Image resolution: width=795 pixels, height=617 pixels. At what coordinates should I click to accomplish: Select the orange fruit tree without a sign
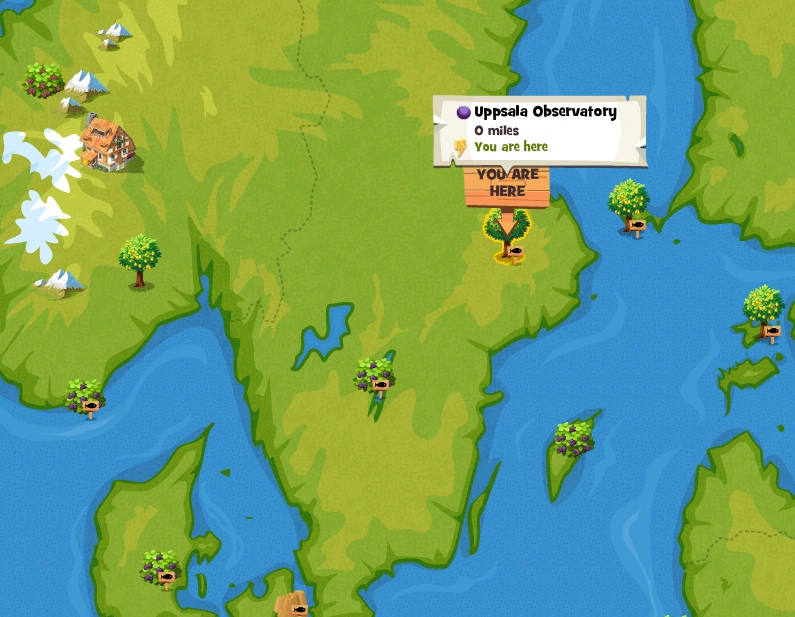click(x=139, y=260)
